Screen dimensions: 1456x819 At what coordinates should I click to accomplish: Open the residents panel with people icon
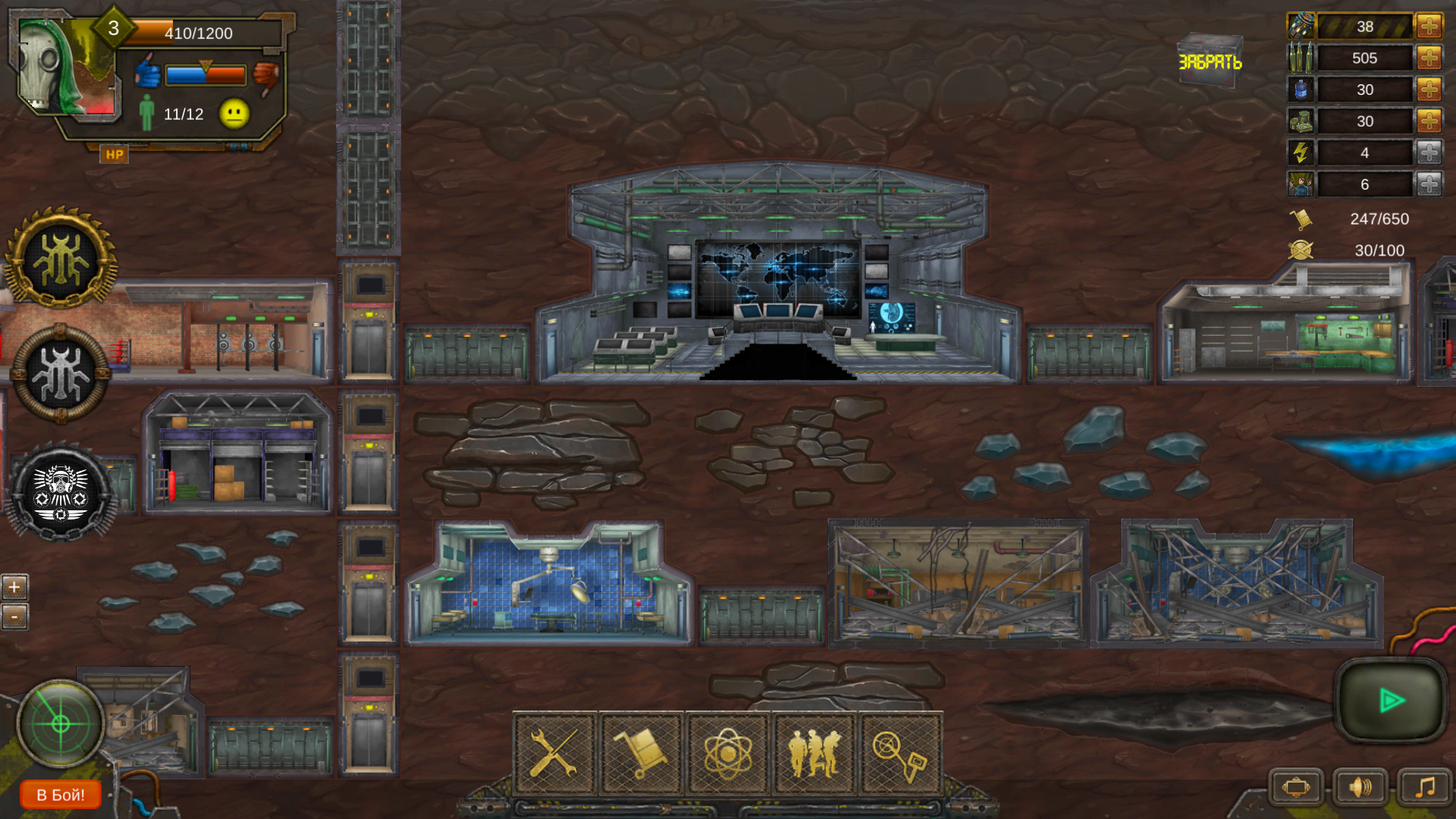(814, 752)
